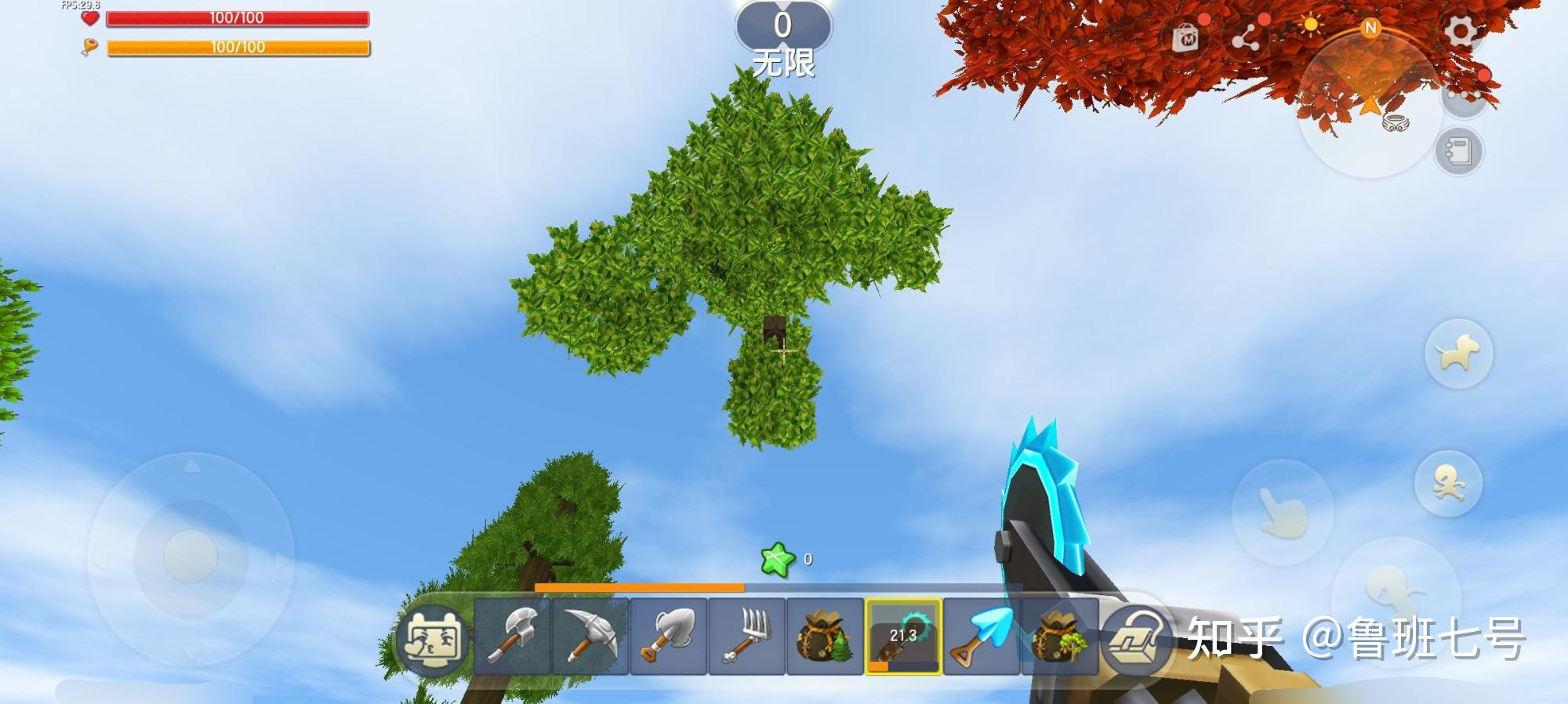Select the leafy tree seed bag slot
The image size is (1568, 704).
point(1058,636)
